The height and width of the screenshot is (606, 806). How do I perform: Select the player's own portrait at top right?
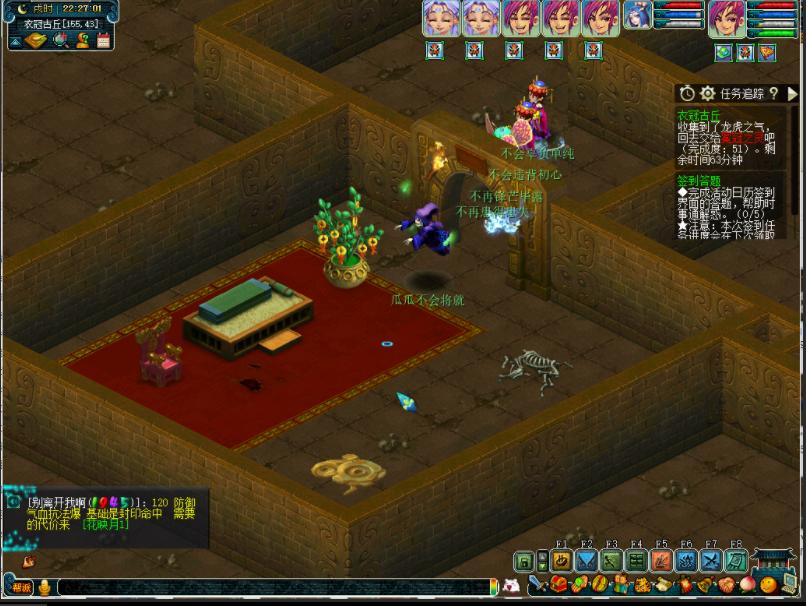pos(726,18)
